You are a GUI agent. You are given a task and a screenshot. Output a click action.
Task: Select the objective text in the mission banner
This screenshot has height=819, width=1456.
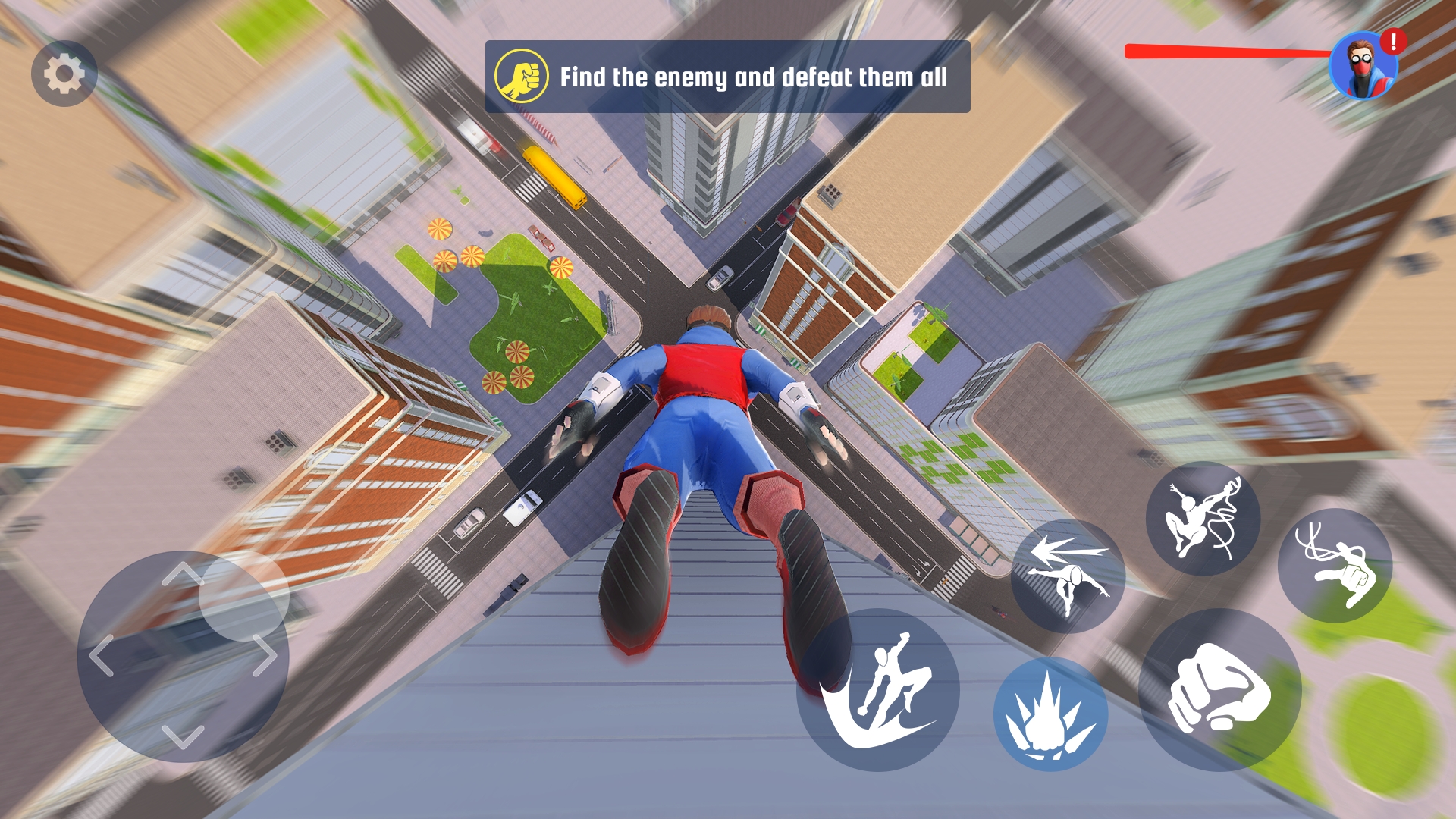(755, 76)
